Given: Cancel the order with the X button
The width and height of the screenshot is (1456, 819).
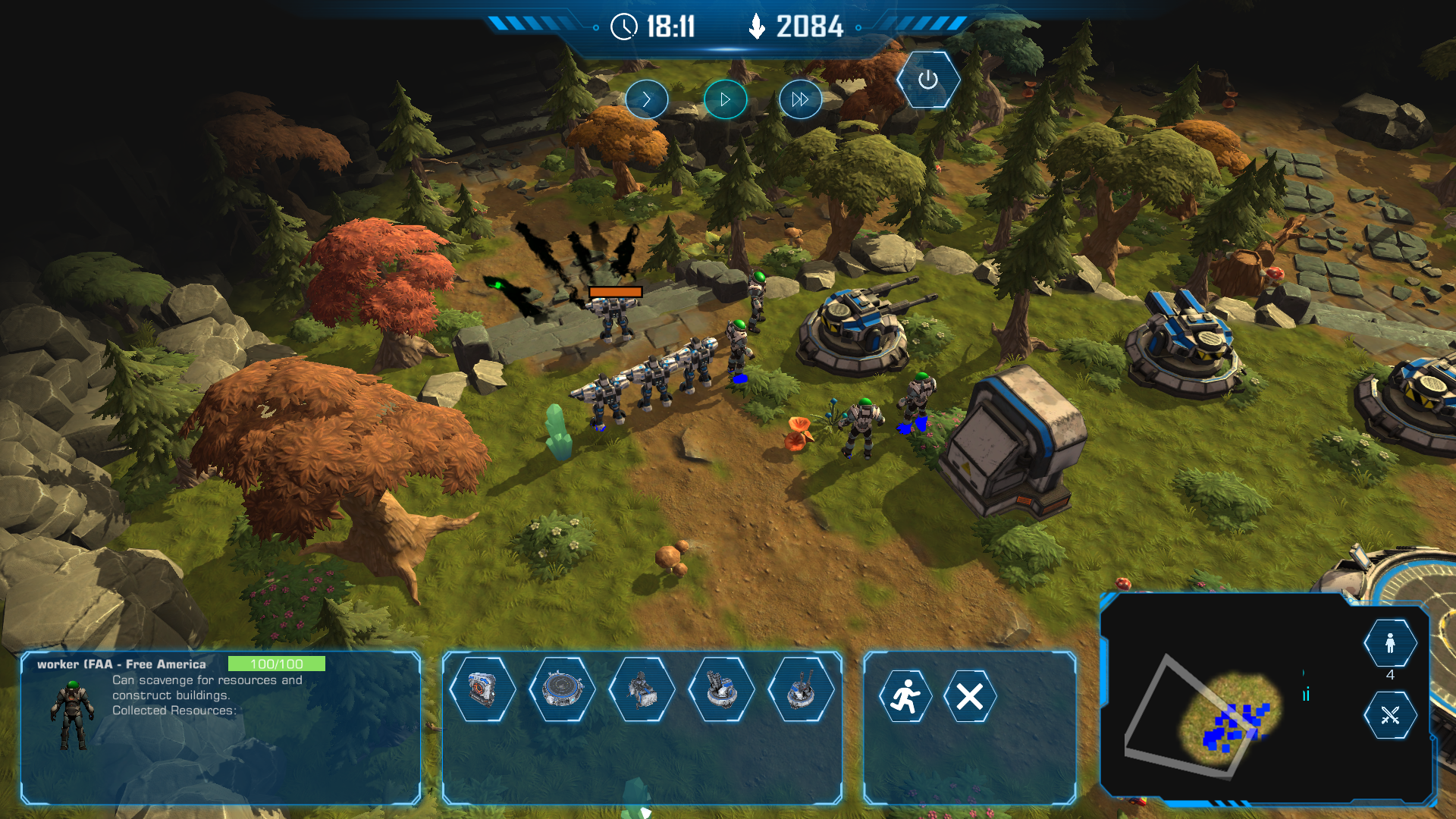Looking at the screenshot, I should (x=969, y=696).
